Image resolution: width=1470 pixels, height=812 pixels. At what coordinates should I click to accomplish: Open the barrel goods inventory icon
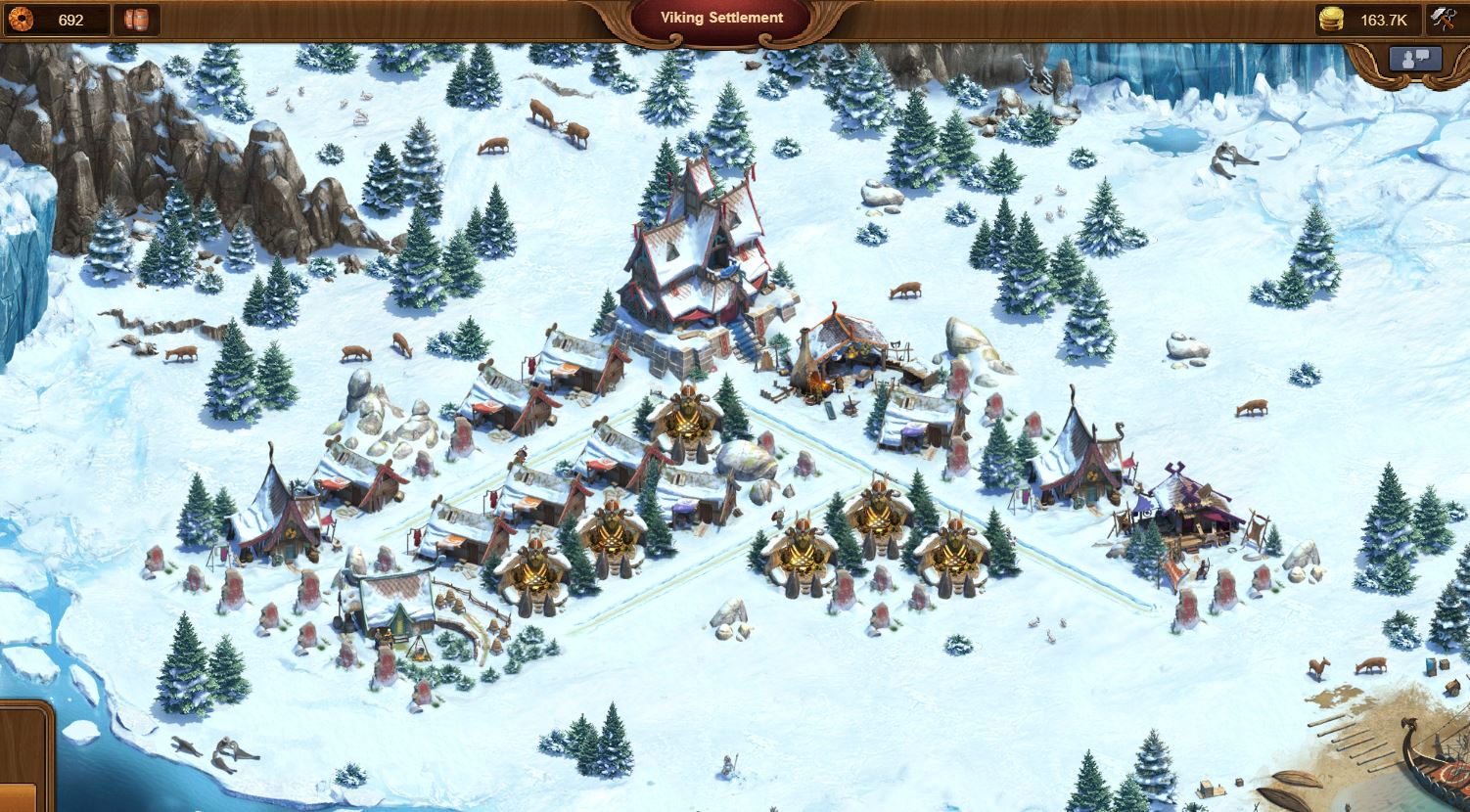coord(136,20)
